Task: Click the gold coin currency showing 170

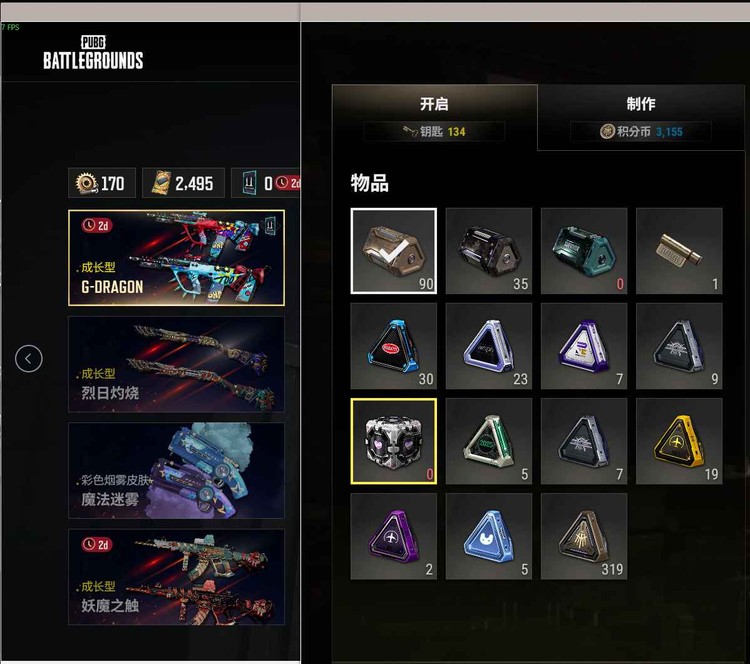Action: point(102,183)
